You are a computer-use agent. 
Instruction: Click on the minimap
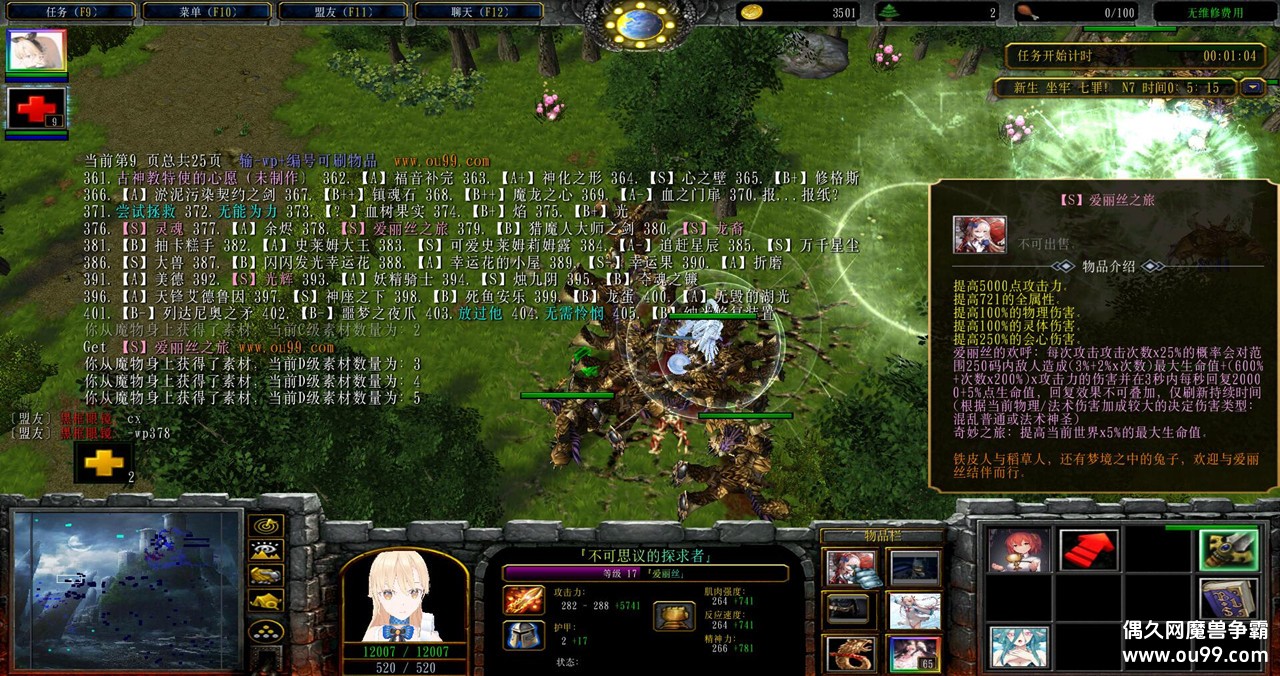128,588
